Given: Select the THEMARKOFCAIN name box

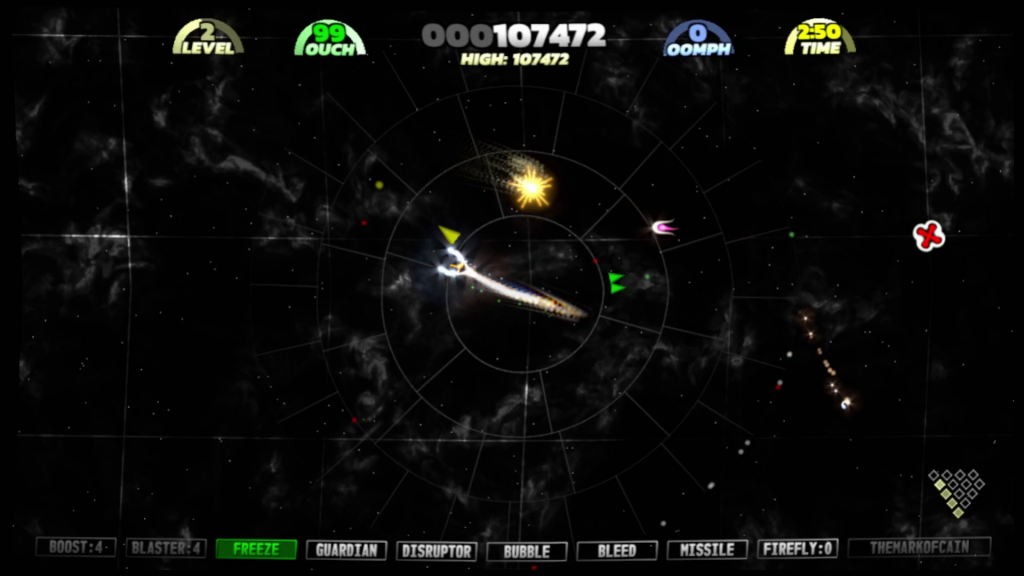Looking at the screenshot, I should coord(919,547).
